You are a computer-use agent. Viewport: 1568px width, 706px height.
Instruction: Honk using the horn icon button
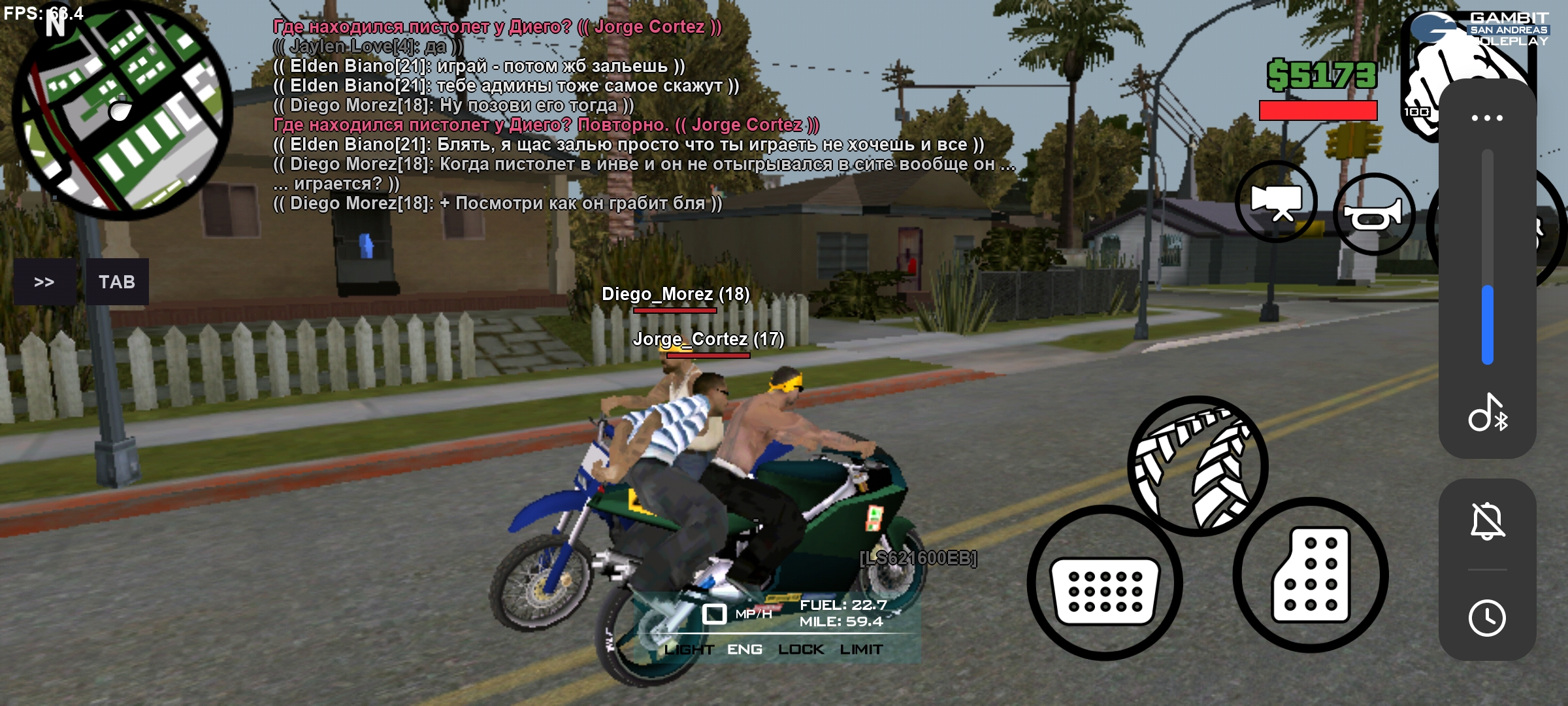pyautogui.click(x=1373, y=214)
